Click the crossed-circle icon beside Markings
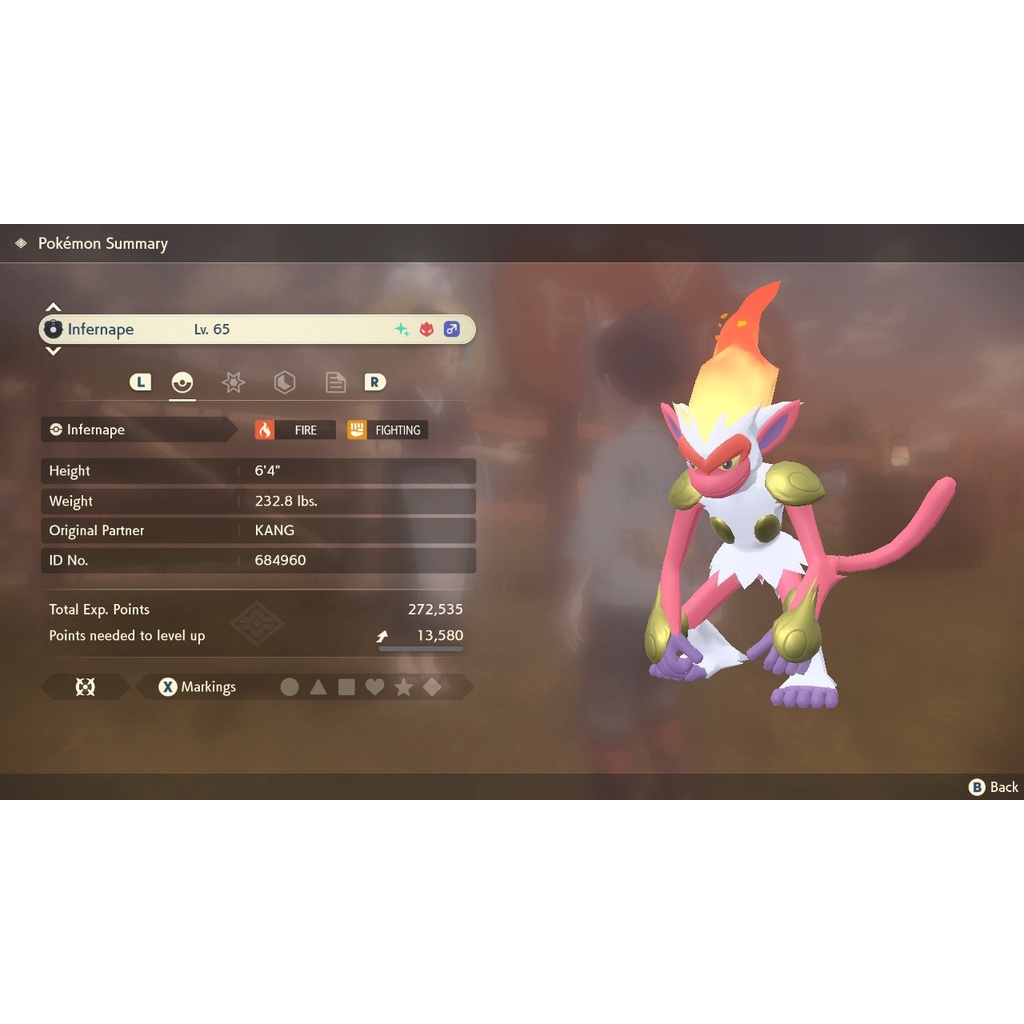 [85, 687]
